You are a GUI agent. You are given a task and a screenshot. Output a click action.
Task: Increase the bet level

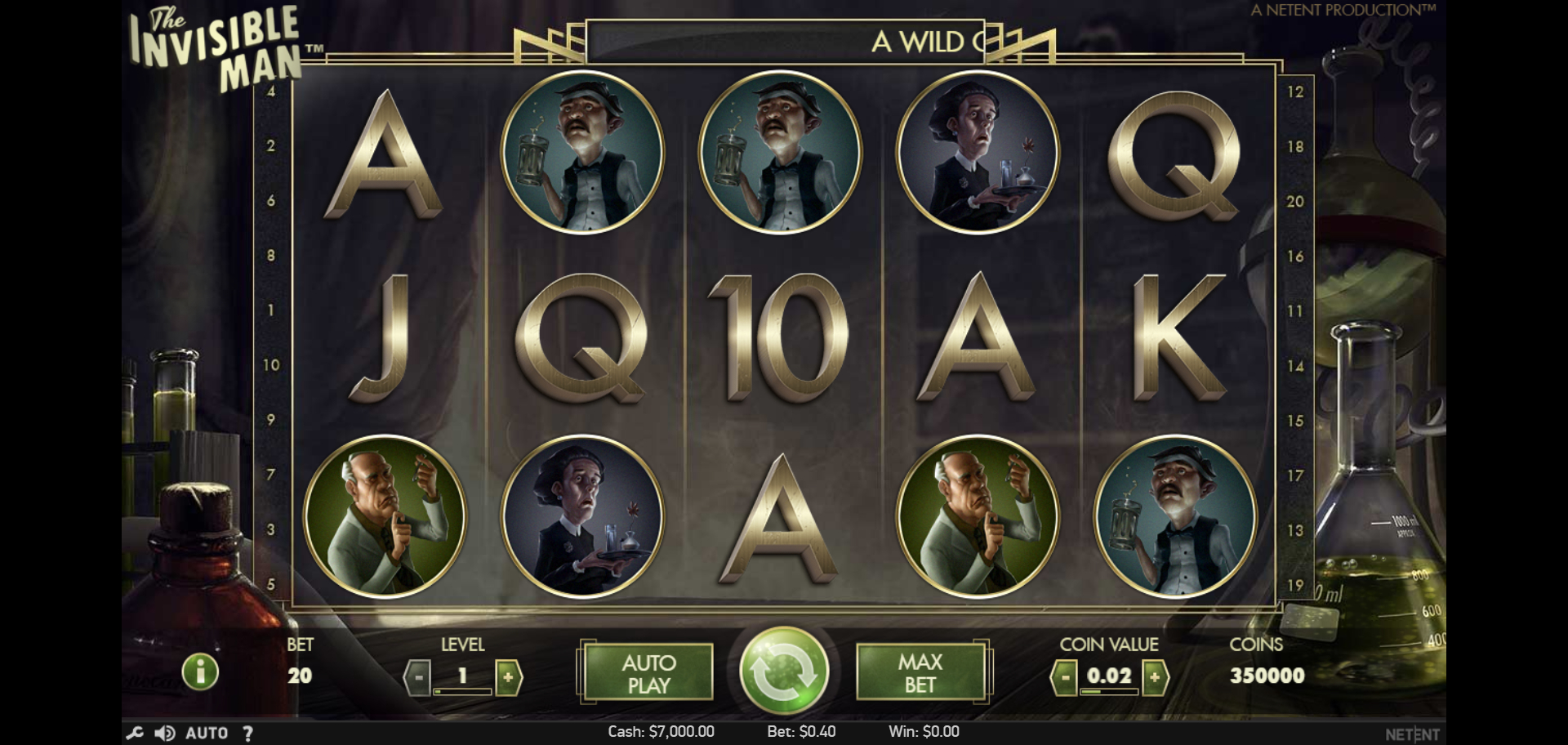point(508,677)
